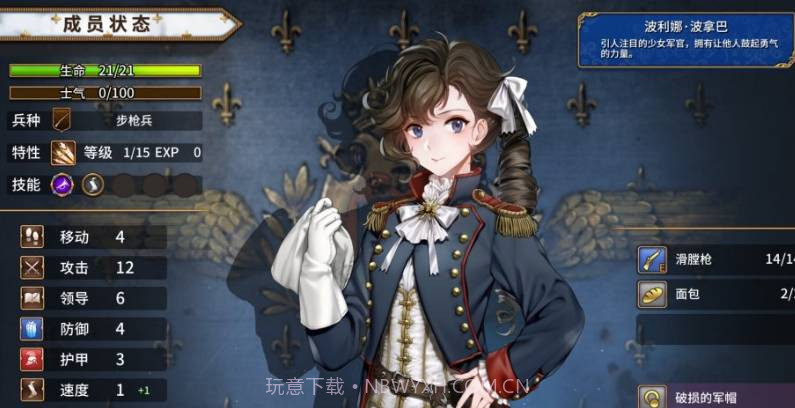Click the unit type (兵种) rifle icon
This screenshot has height=408, width=795.
62,121
